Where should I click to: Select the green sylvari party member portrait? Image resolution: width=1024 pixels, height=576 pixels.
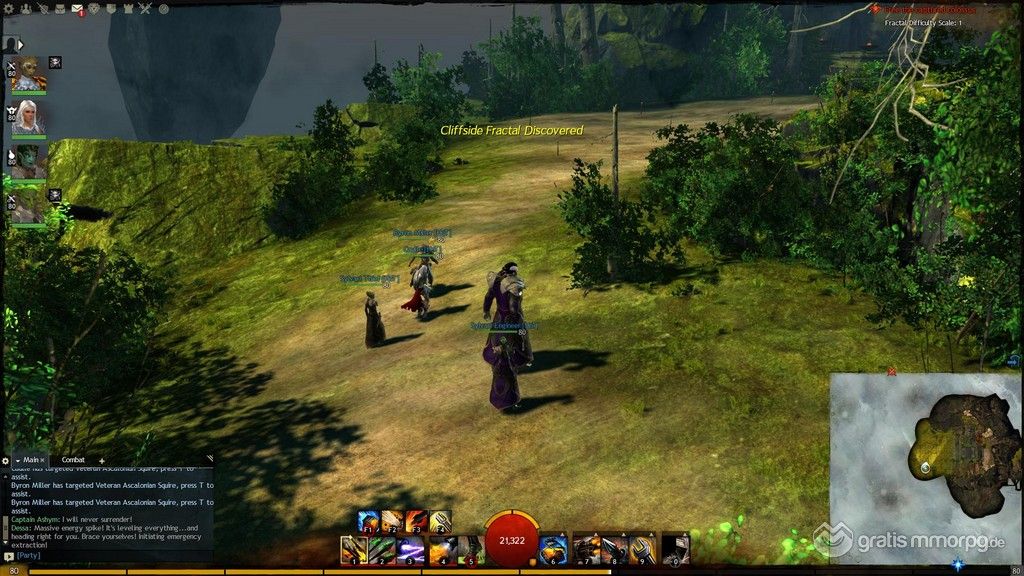(28, 160)
